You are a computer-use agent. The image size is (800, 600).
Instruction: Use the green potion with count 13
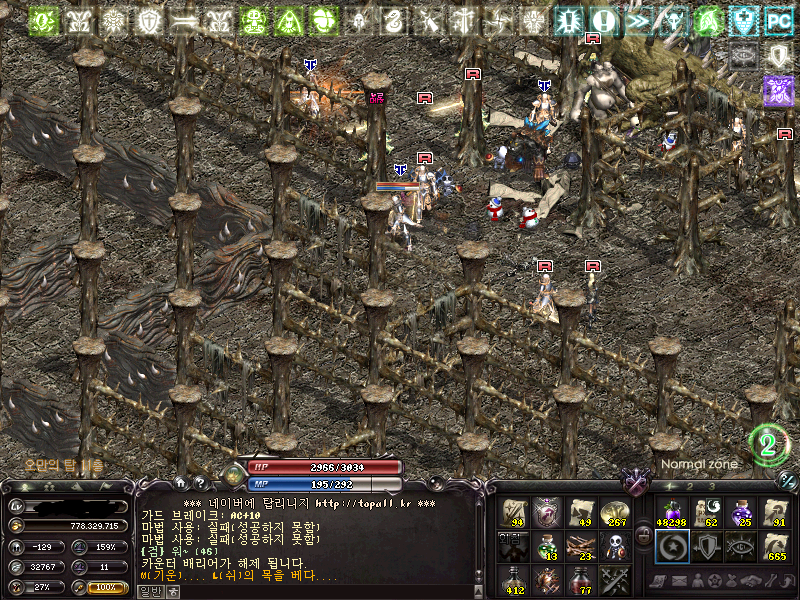coord(548,546)
